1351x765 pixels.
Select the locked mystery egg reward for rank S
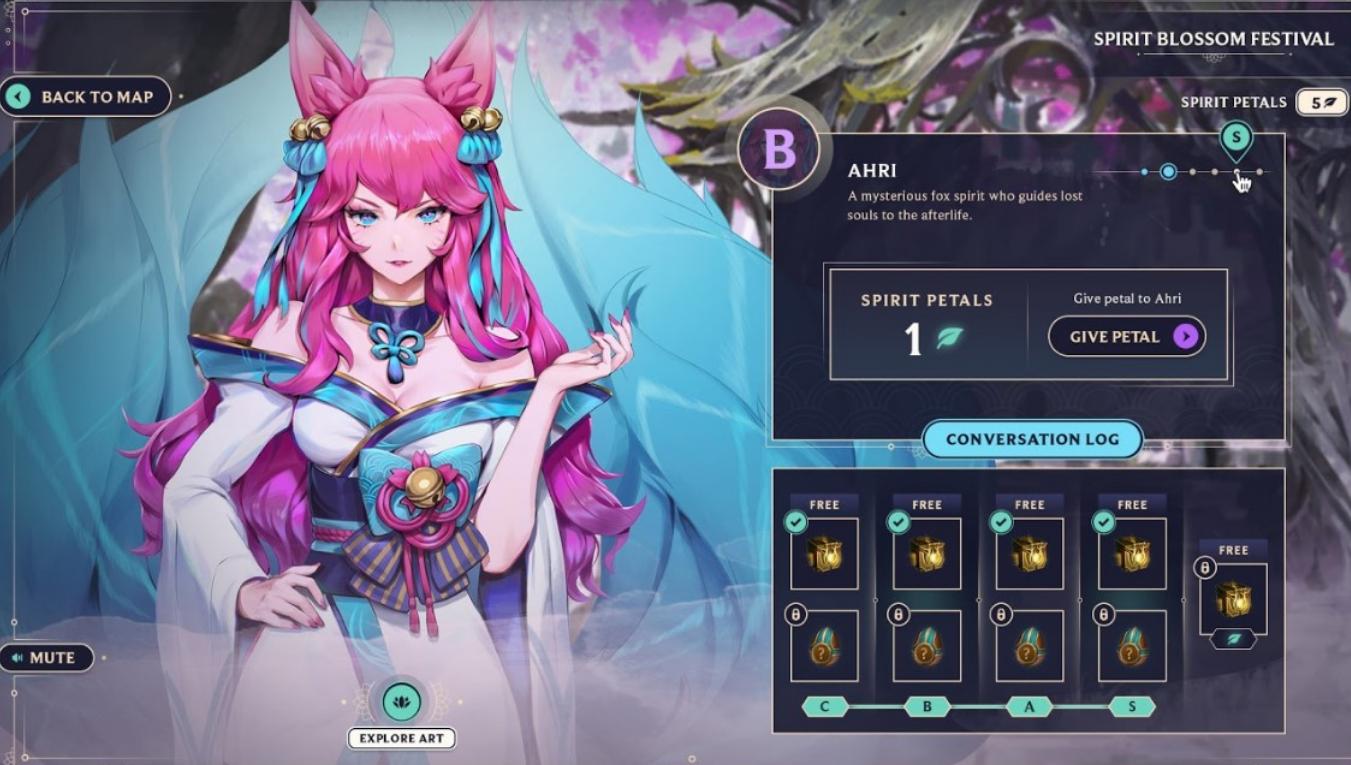[x=1132, y=647]
